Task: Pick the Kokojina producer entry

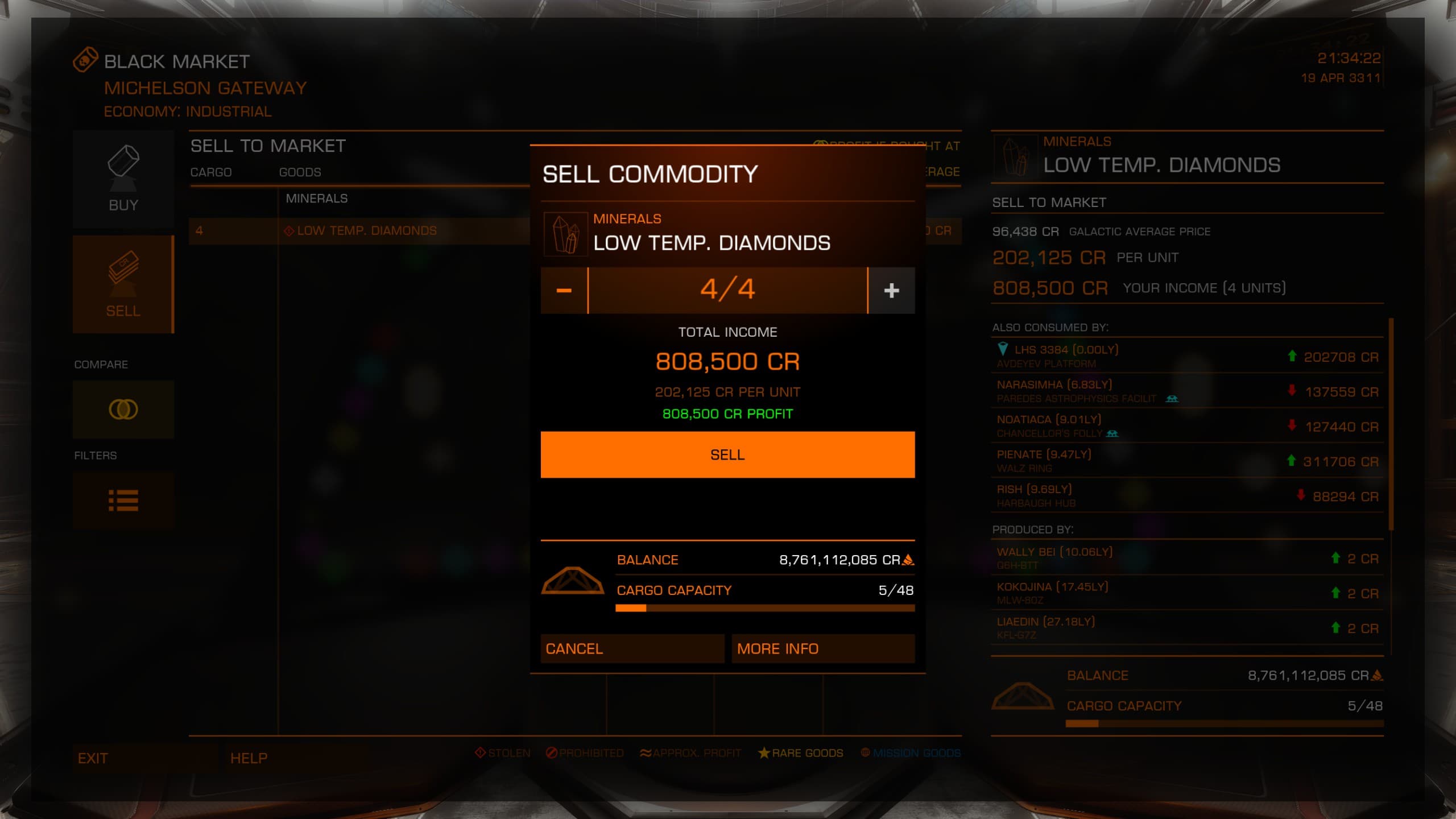Action: point(1186,593)
